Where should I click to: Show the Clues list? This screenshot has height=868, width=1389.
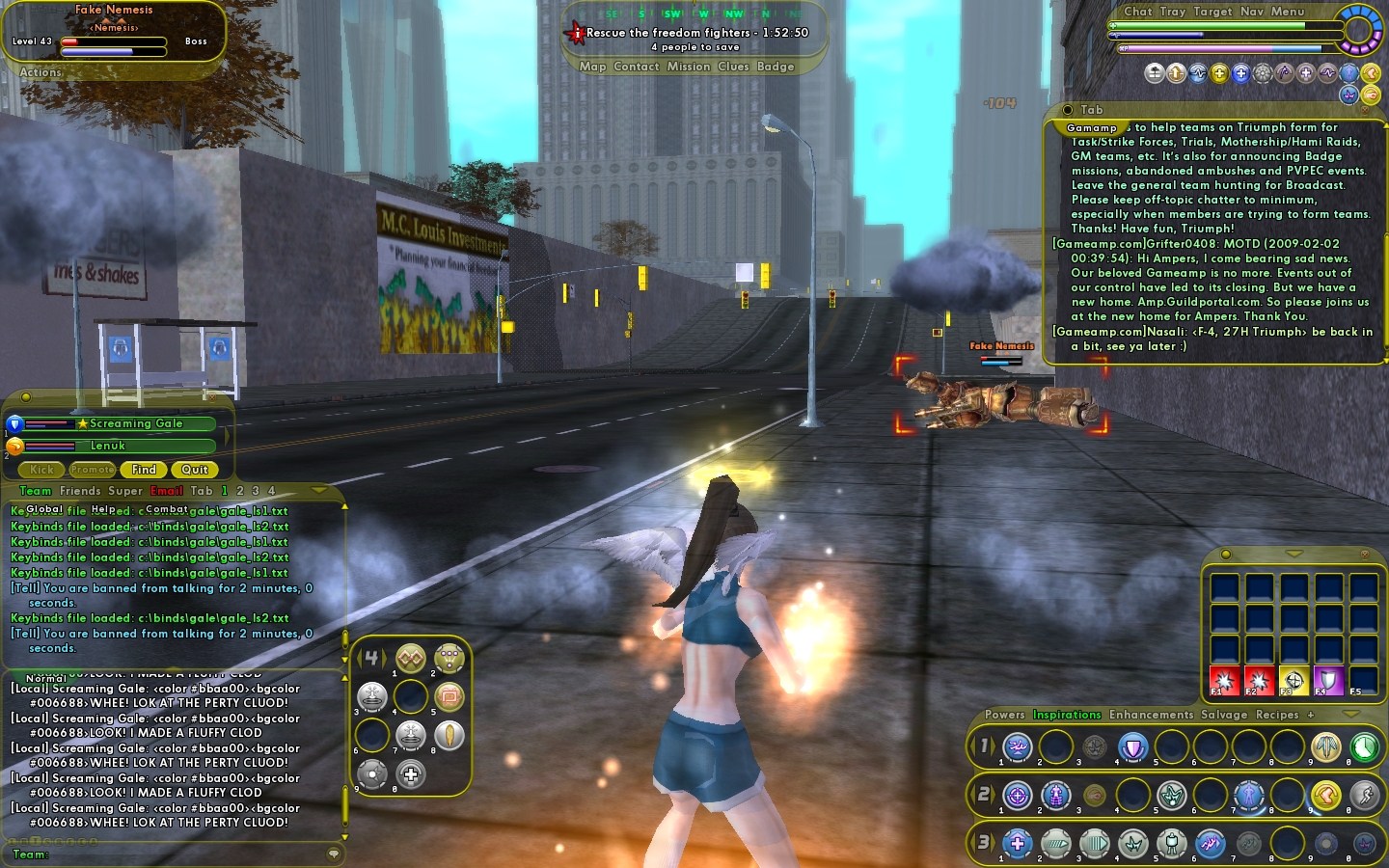point(733,67)
